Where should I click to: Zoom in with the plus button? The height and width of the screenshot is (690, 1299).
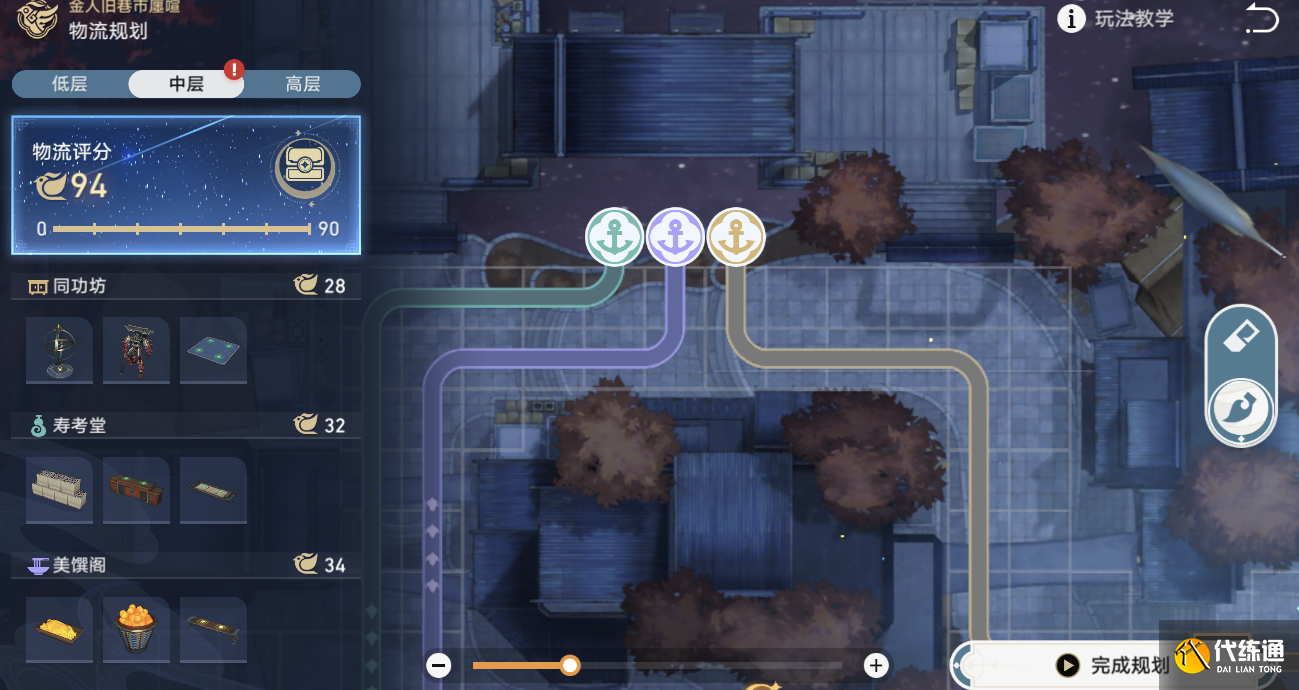point(876,665)
